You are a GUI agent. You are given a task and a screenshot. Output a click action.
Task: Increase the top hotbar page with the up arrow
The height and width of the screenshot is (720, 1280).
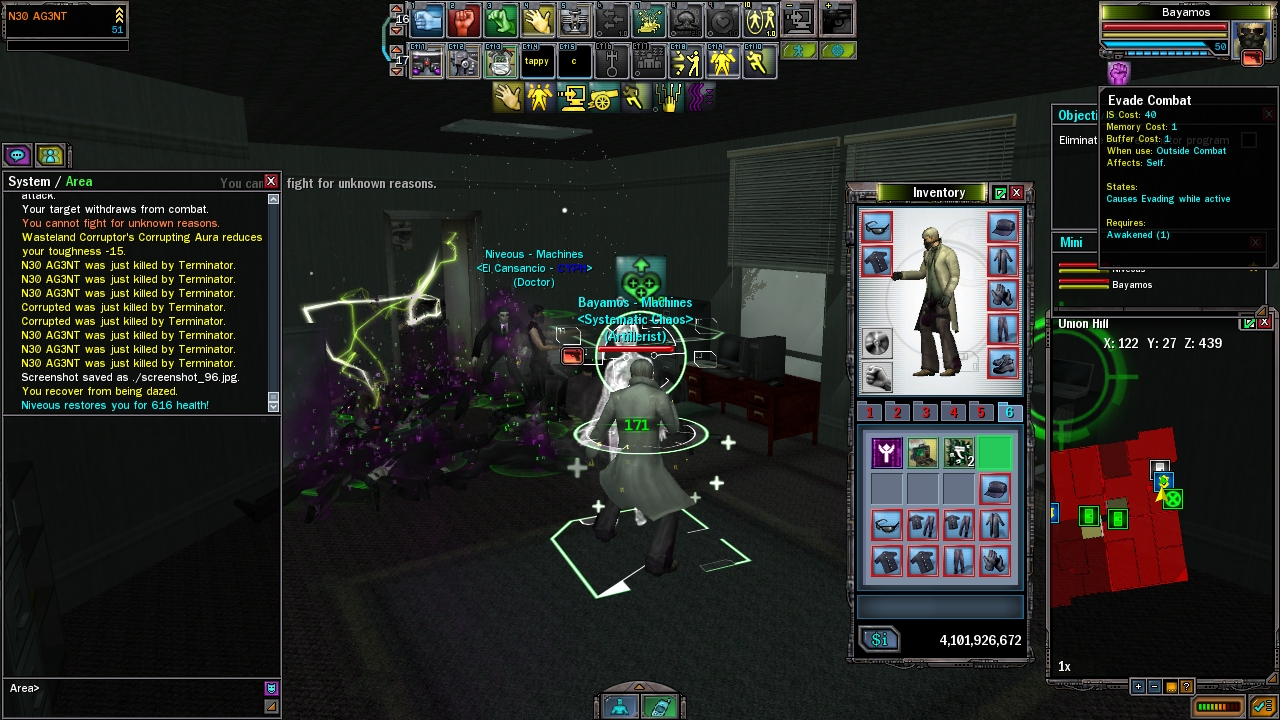point(397,9)
